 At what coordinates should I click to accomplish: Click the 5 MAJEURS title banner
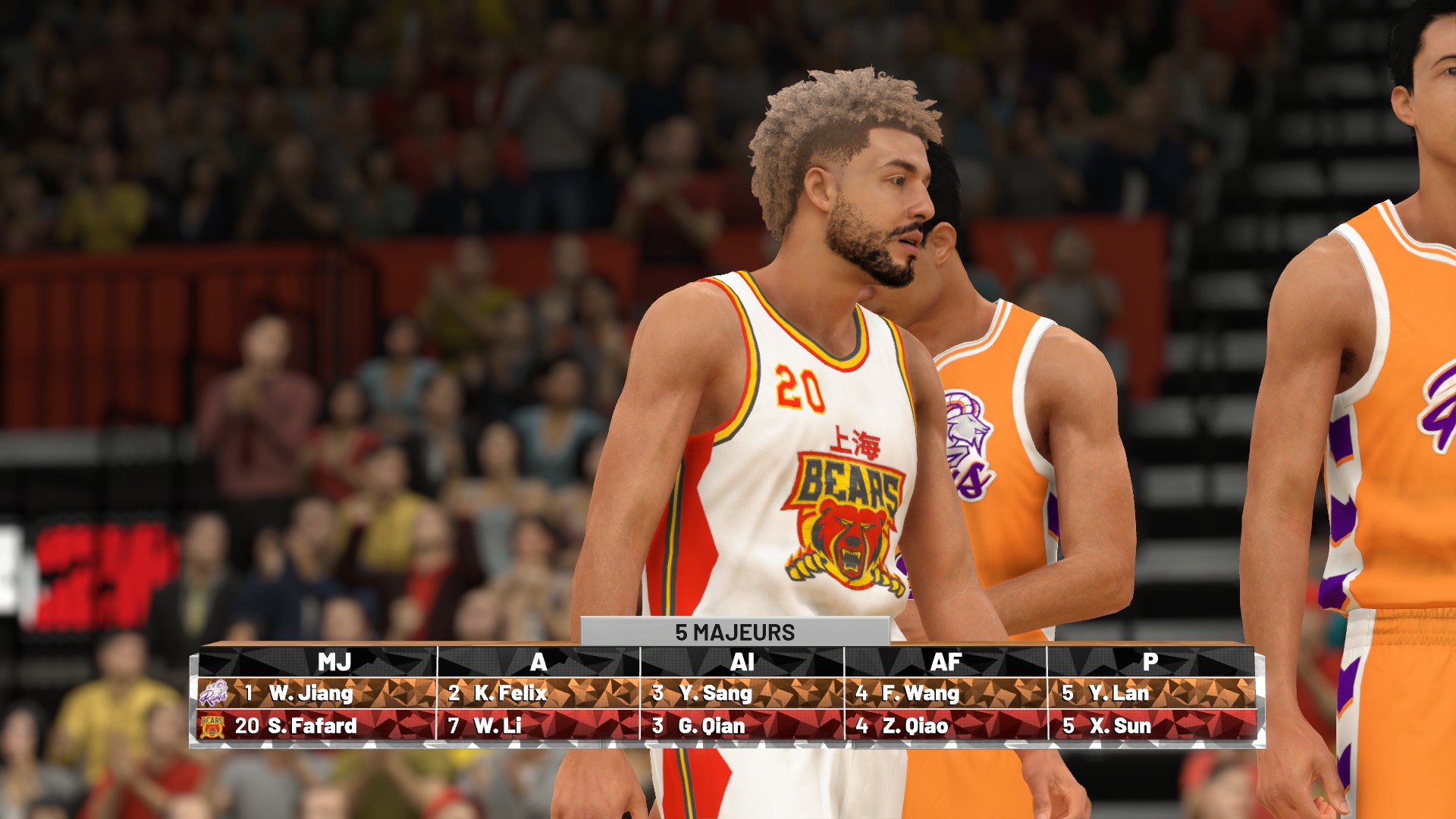734,632
